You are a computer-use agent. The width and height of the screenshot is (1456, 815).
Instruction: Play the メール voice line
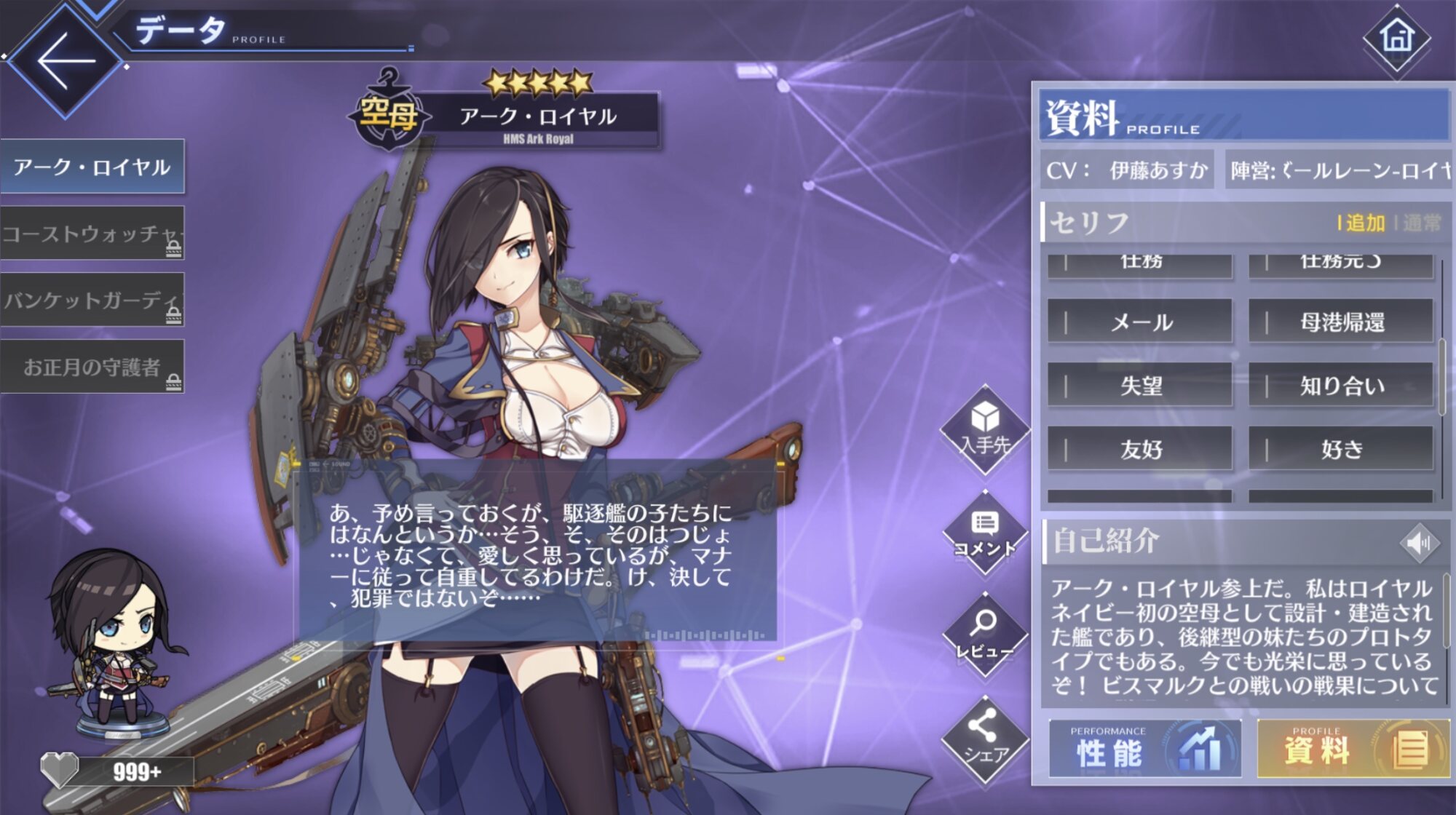point(1140,322)
